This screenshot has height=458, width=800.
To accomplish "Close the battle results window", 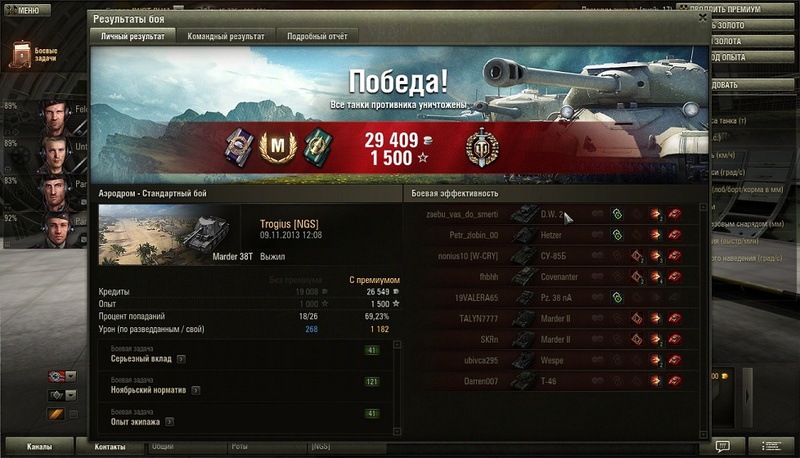I will coord(702,19).
